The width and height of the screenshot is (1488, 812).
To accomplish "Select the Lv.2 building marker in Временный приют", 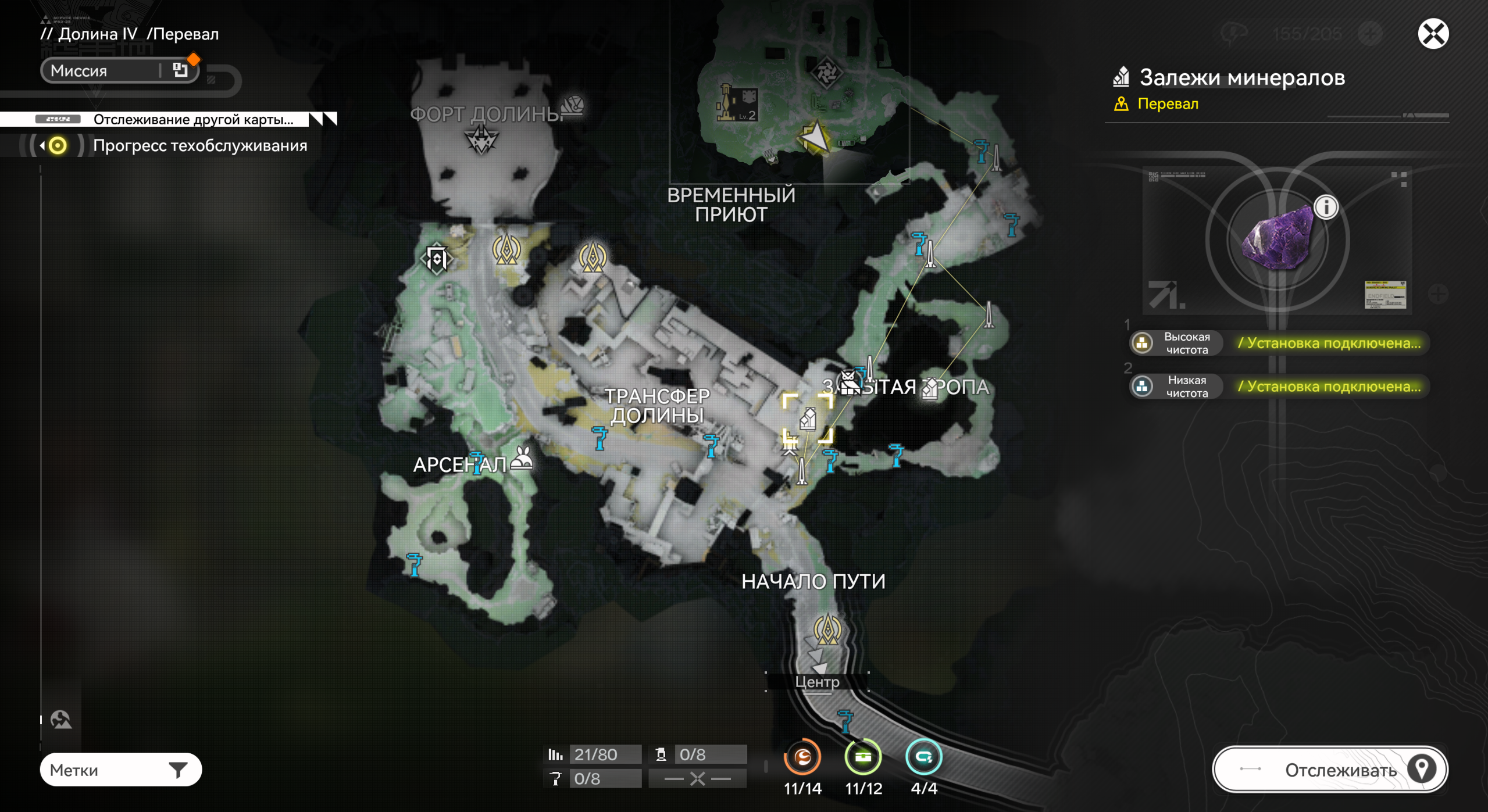I will 737,103.
